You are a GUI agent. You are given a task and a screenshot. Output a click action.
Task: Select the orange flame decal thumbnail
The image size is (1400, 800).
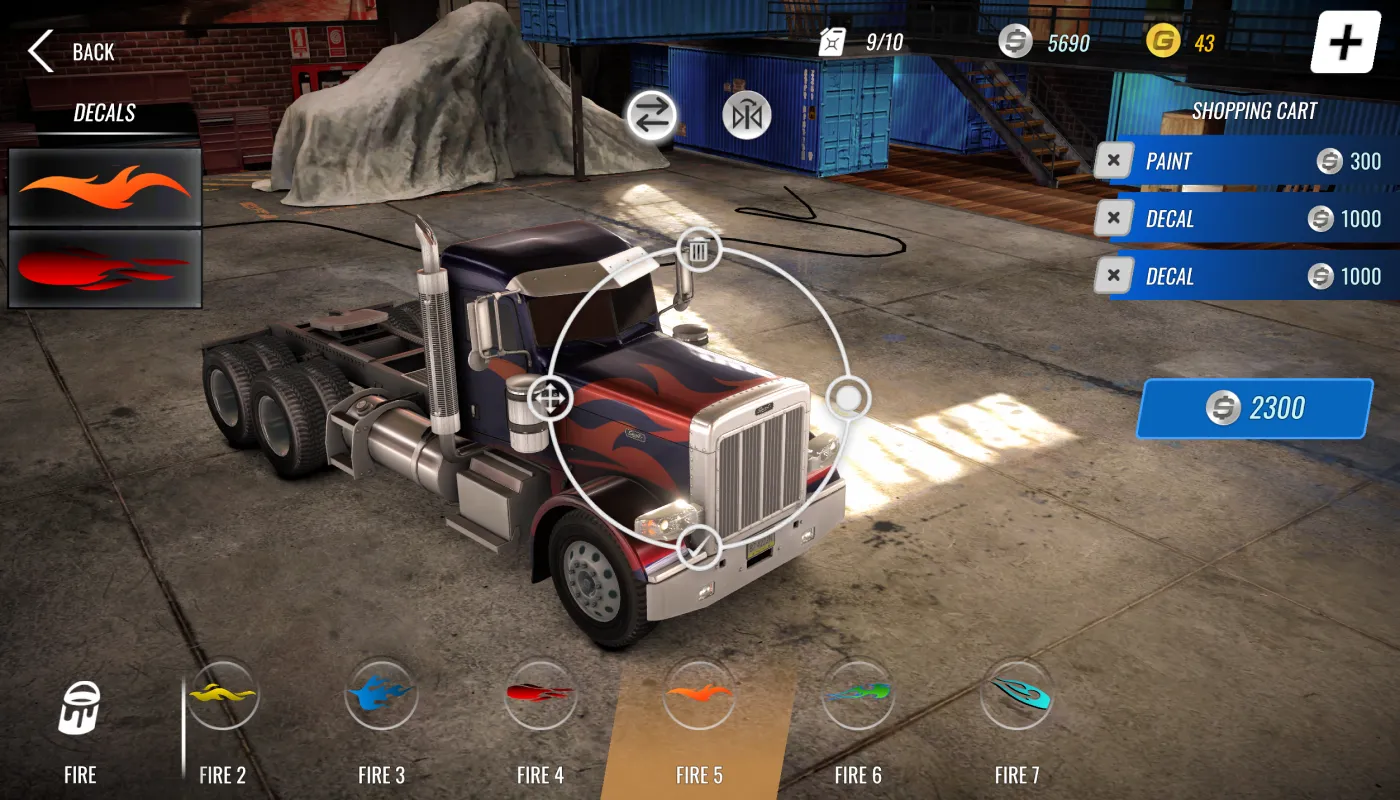104,187
